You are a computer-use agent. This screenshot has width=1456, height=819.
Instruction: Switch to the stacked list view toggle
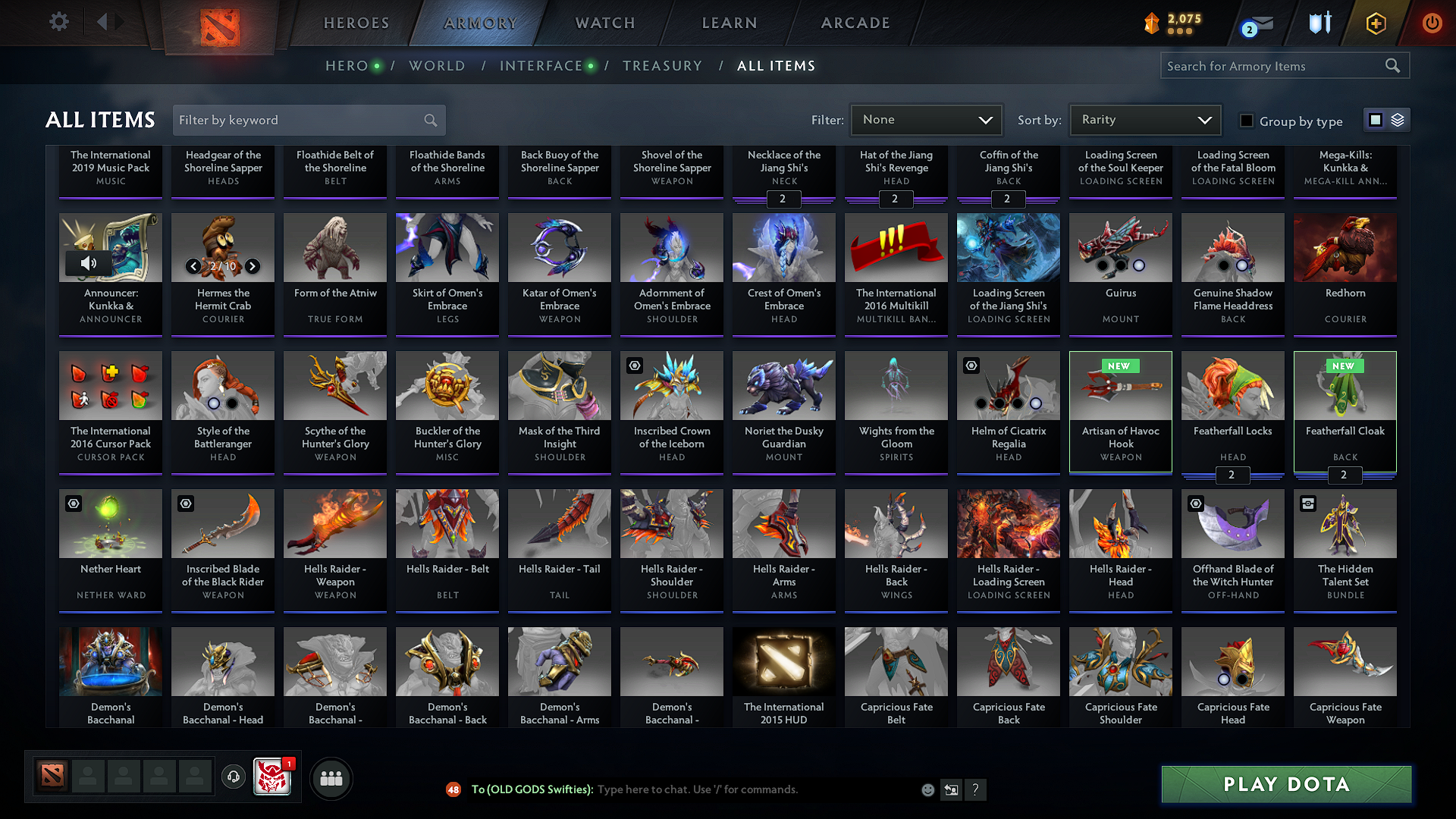click(1398, 120)
